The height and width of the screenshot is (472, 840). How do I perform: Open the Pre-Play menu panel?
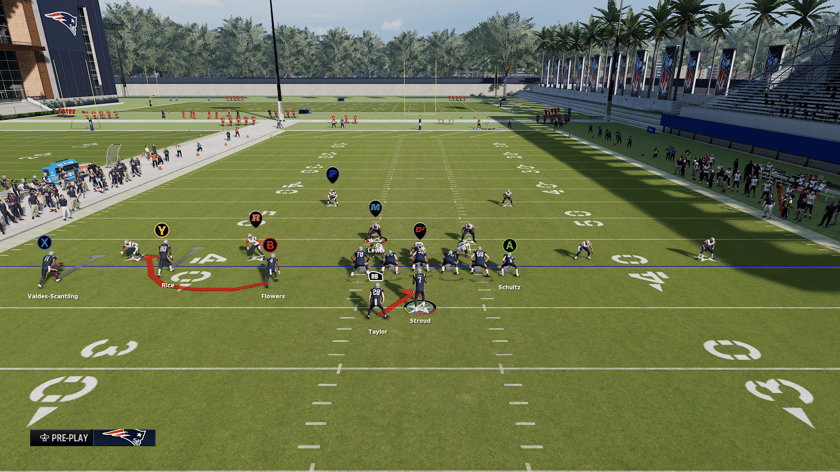[x=92, y=437]
